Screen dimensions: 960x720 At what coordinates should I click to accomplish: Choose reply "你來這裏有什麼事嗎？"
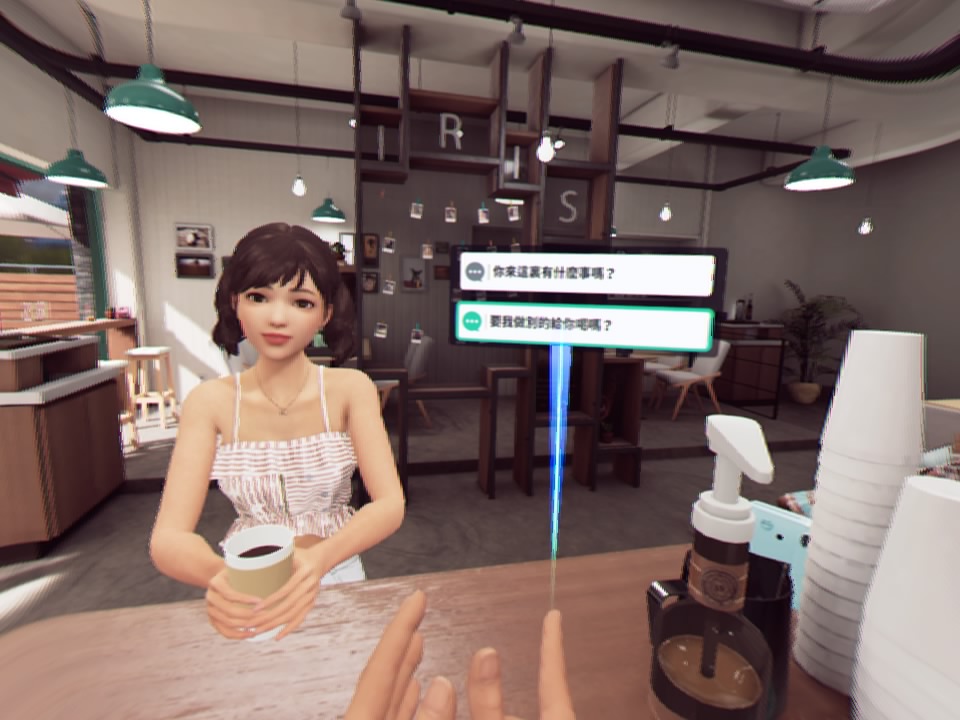click(587, 273)
